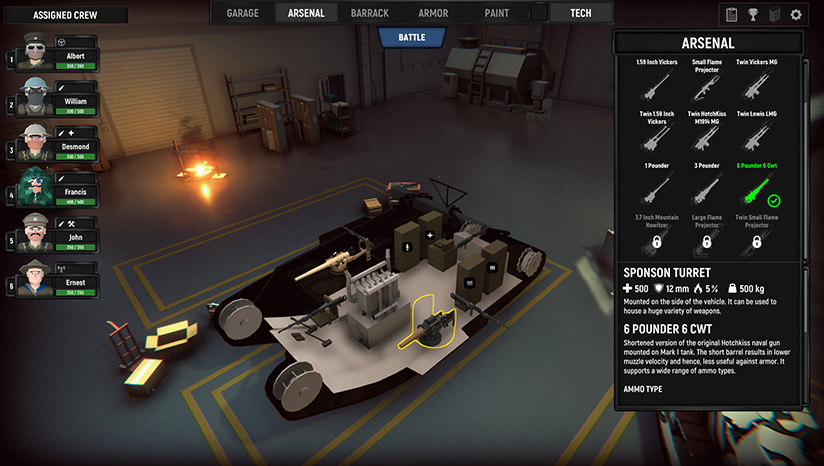Start the Battle

tap(411, 37)
